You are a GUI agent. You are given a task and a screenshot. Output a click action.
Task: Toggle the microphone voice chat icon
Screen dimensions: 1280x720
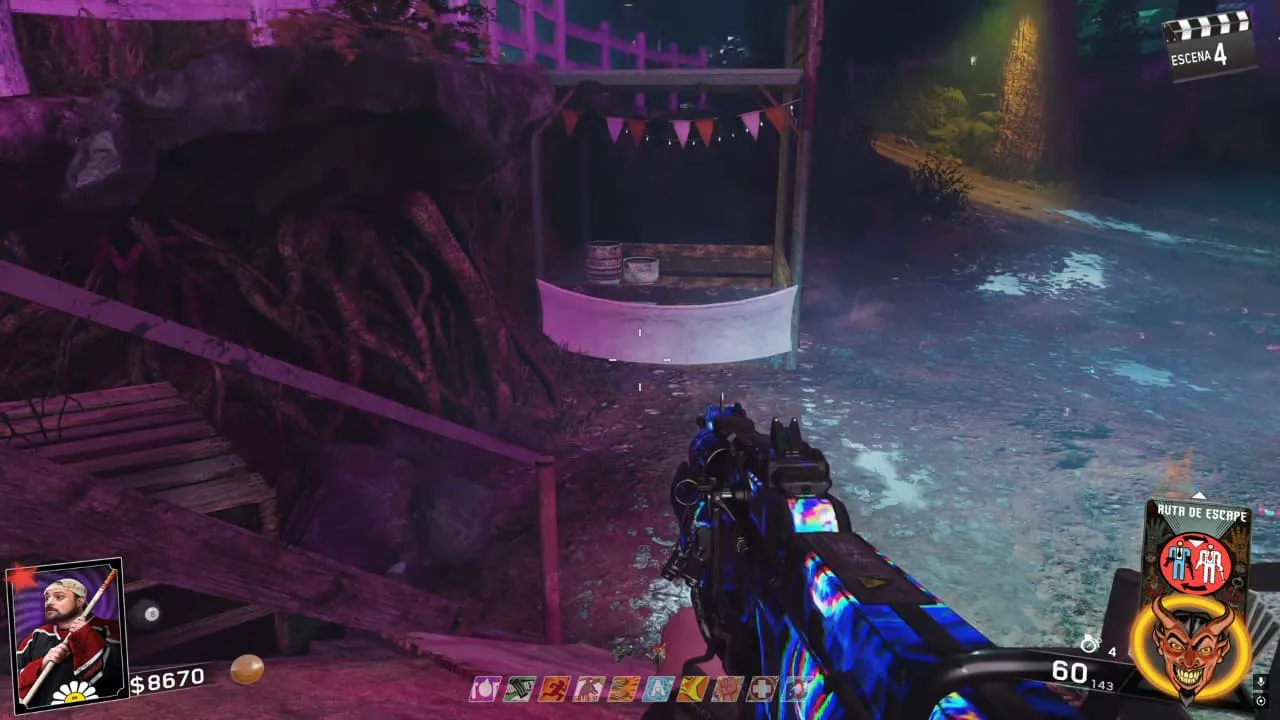(x=1258, y=682)
